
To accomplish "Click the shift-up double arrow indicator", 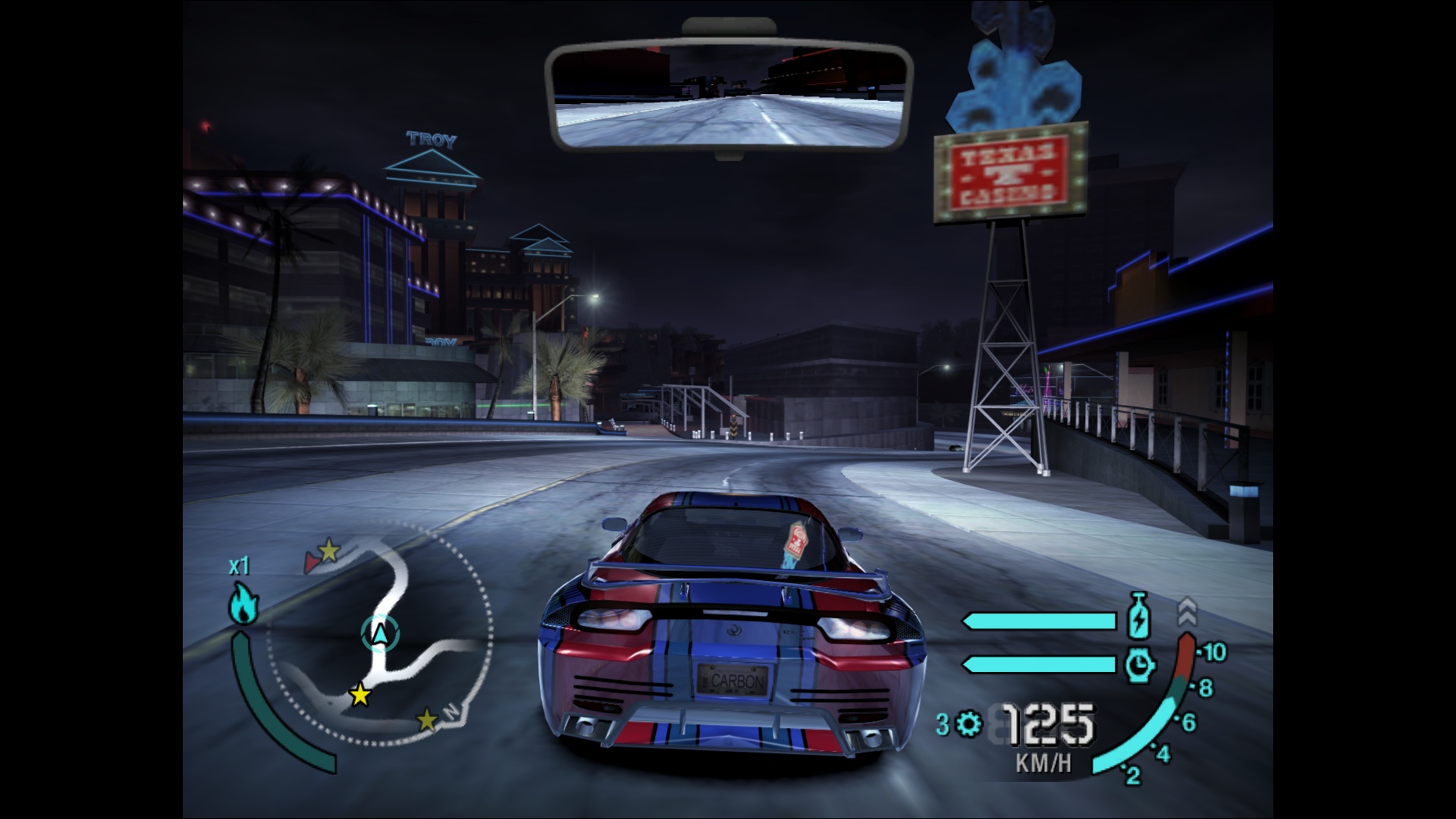I will click(1187, 612).
